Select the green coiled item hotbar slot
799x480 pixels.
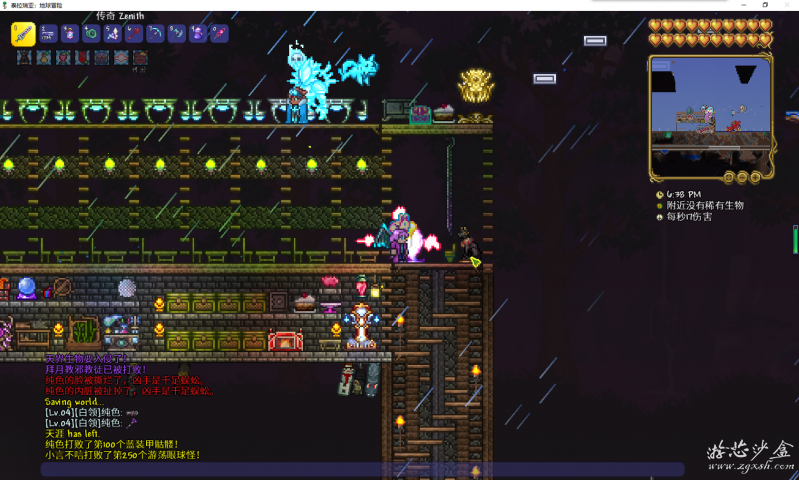tap(91, 33)
